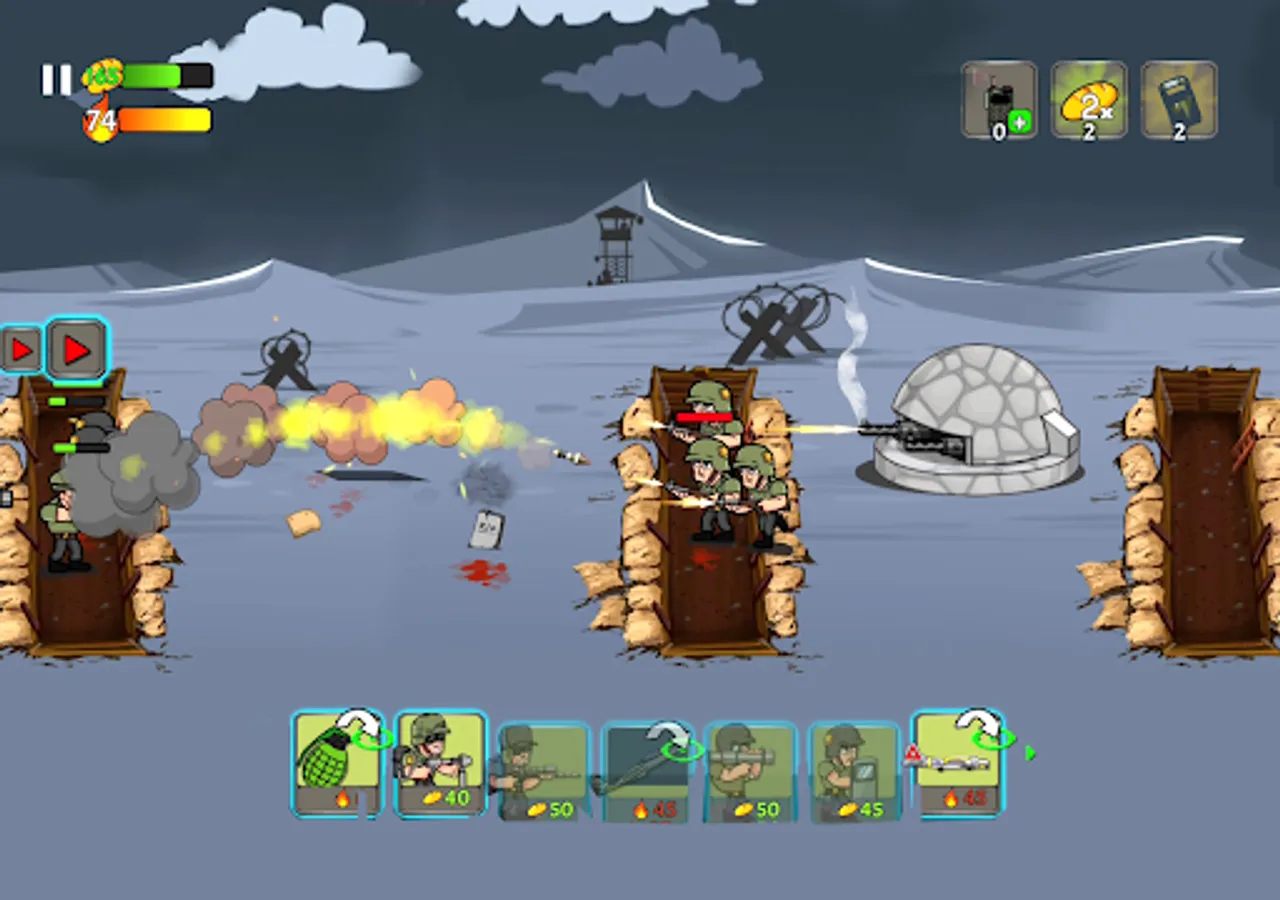The image size is (1280, 900).
Task: Toggle the highlighted fast-forward speed button
Action: tap(76, 350)
